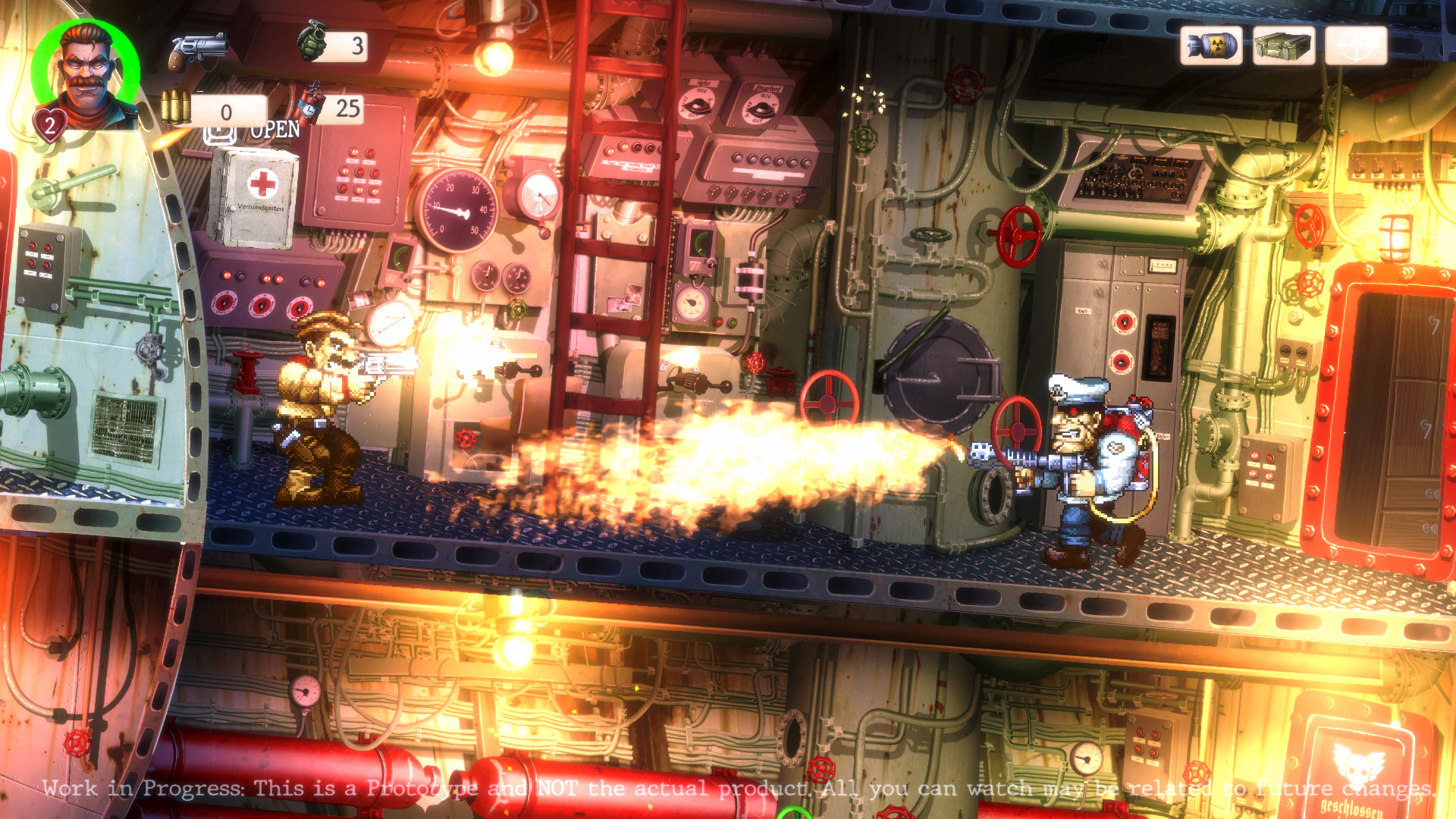This screenshot has width=1456, height=819.
Task: Select the nuclear bomb item slot
Action: coord(1211,46)
